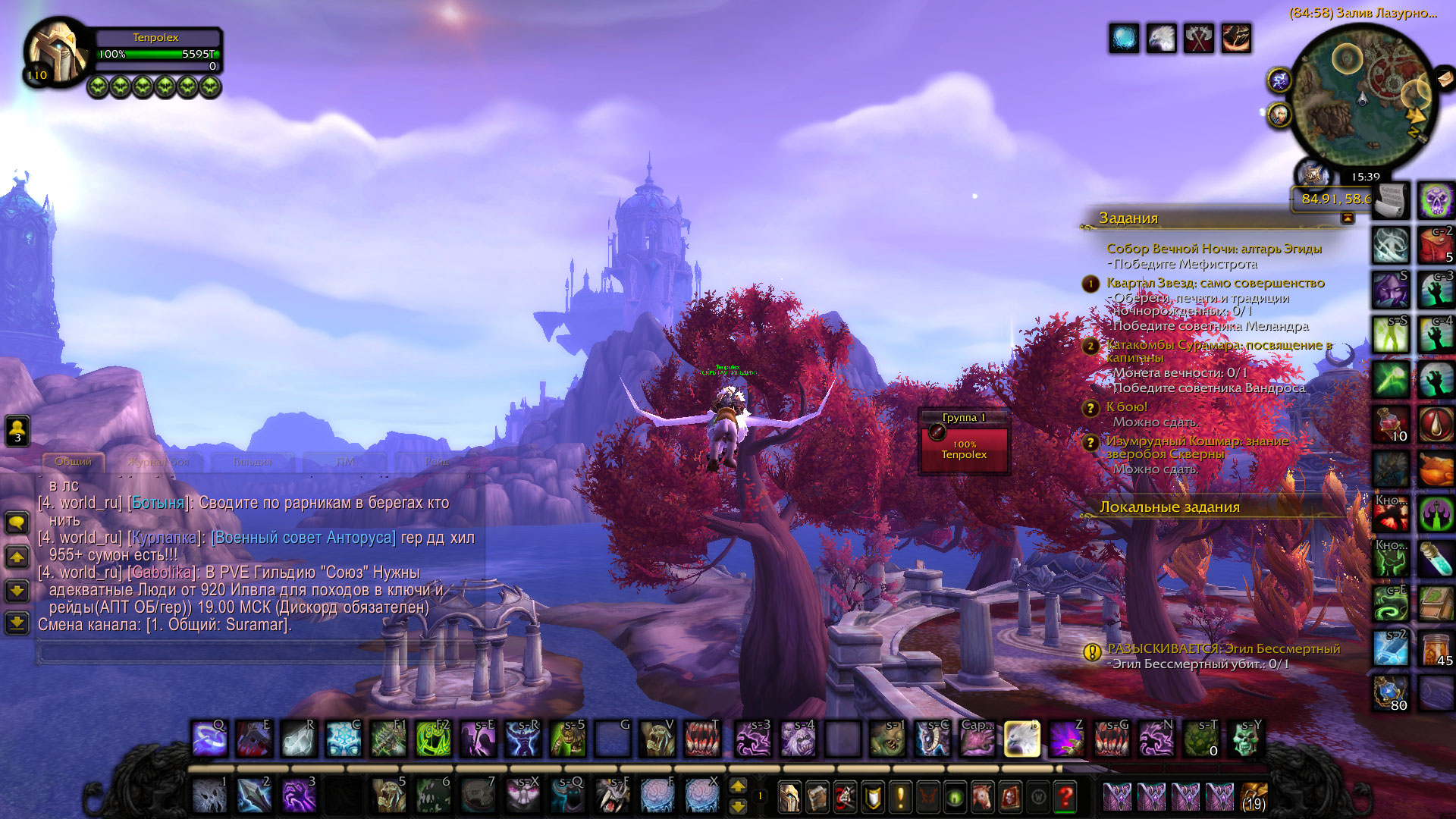Click the Tenpolex group frame
This screenshot has height=819, width=1456.
(x=964, y=448)
